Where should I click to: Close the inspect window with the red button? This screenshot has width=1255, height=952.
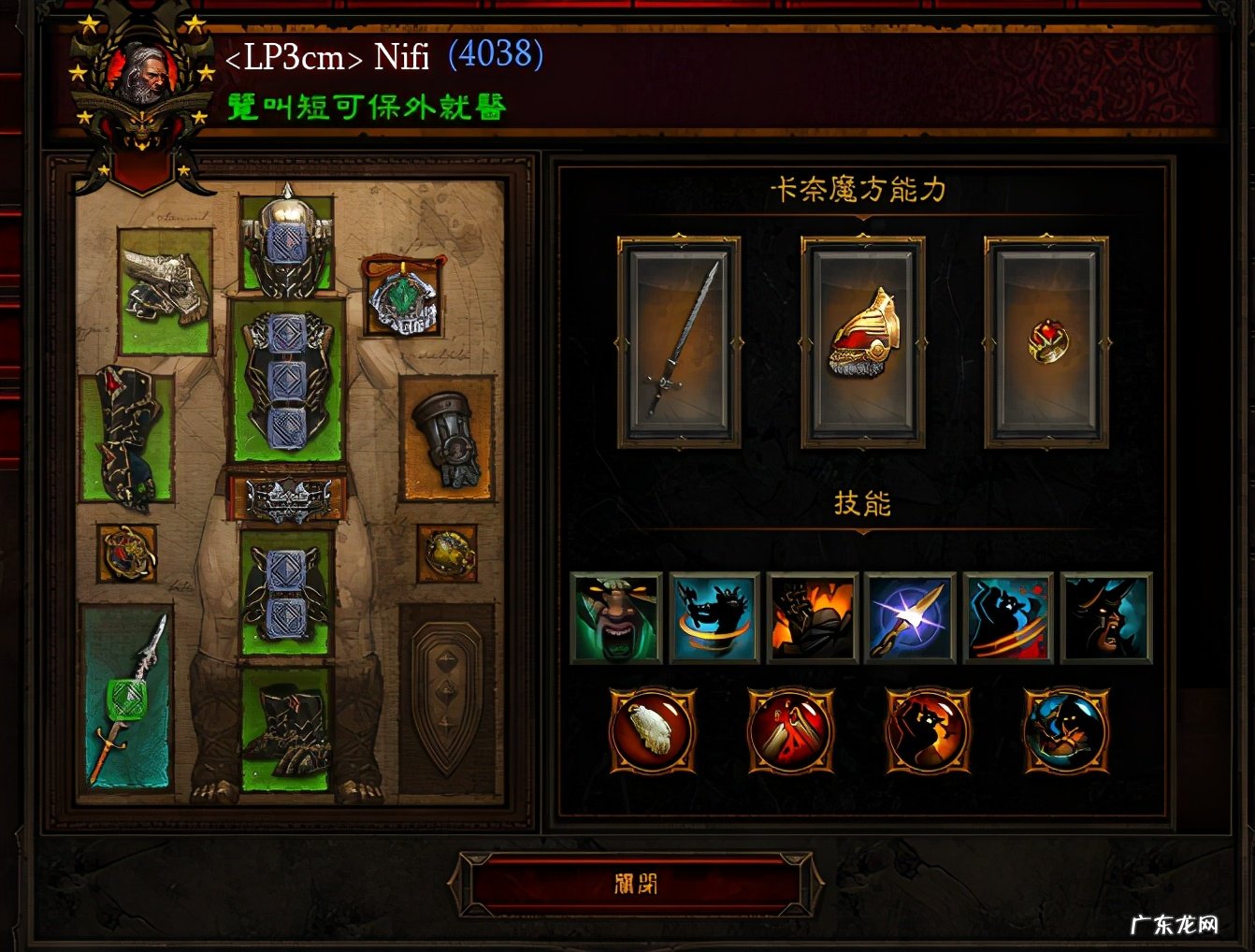(x=635, y=884)
